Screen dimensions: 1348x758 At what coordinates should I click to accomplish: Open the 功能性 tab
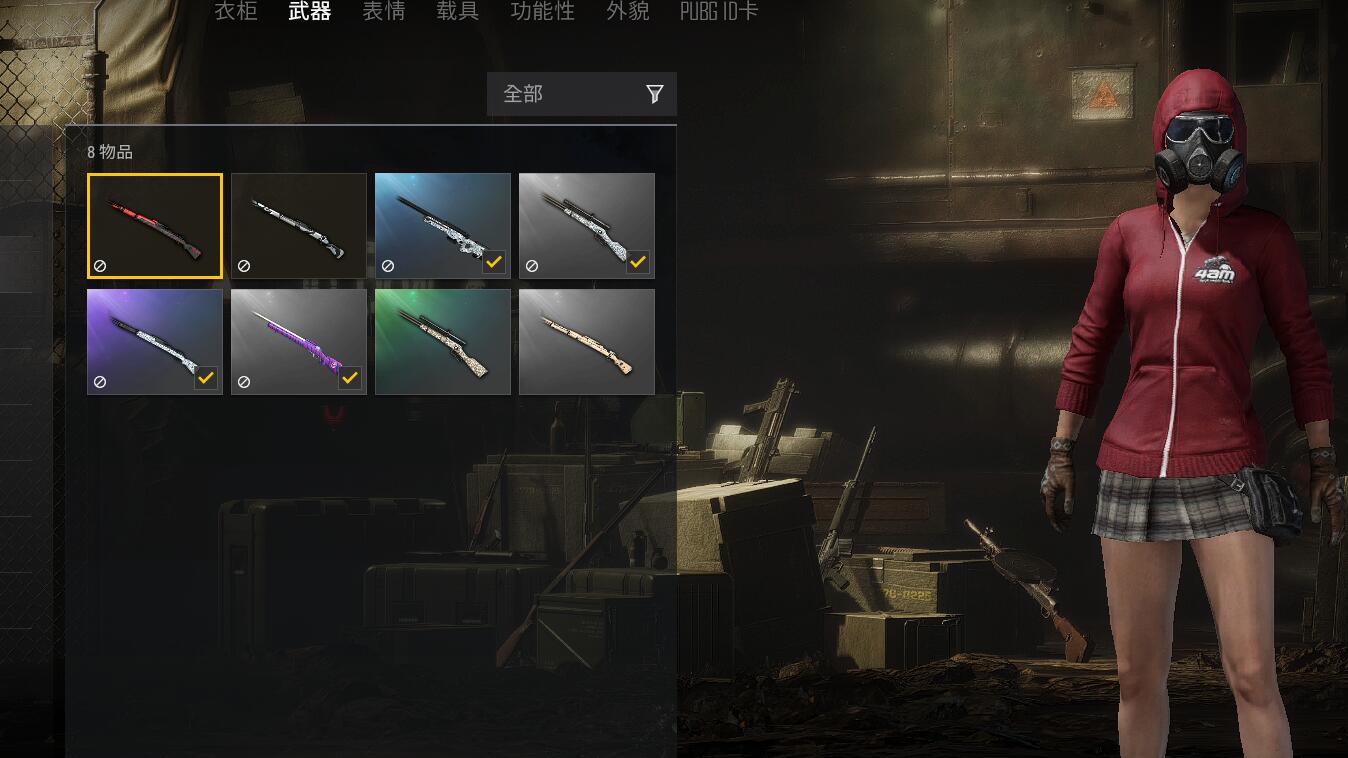click(x=541, y=12)
